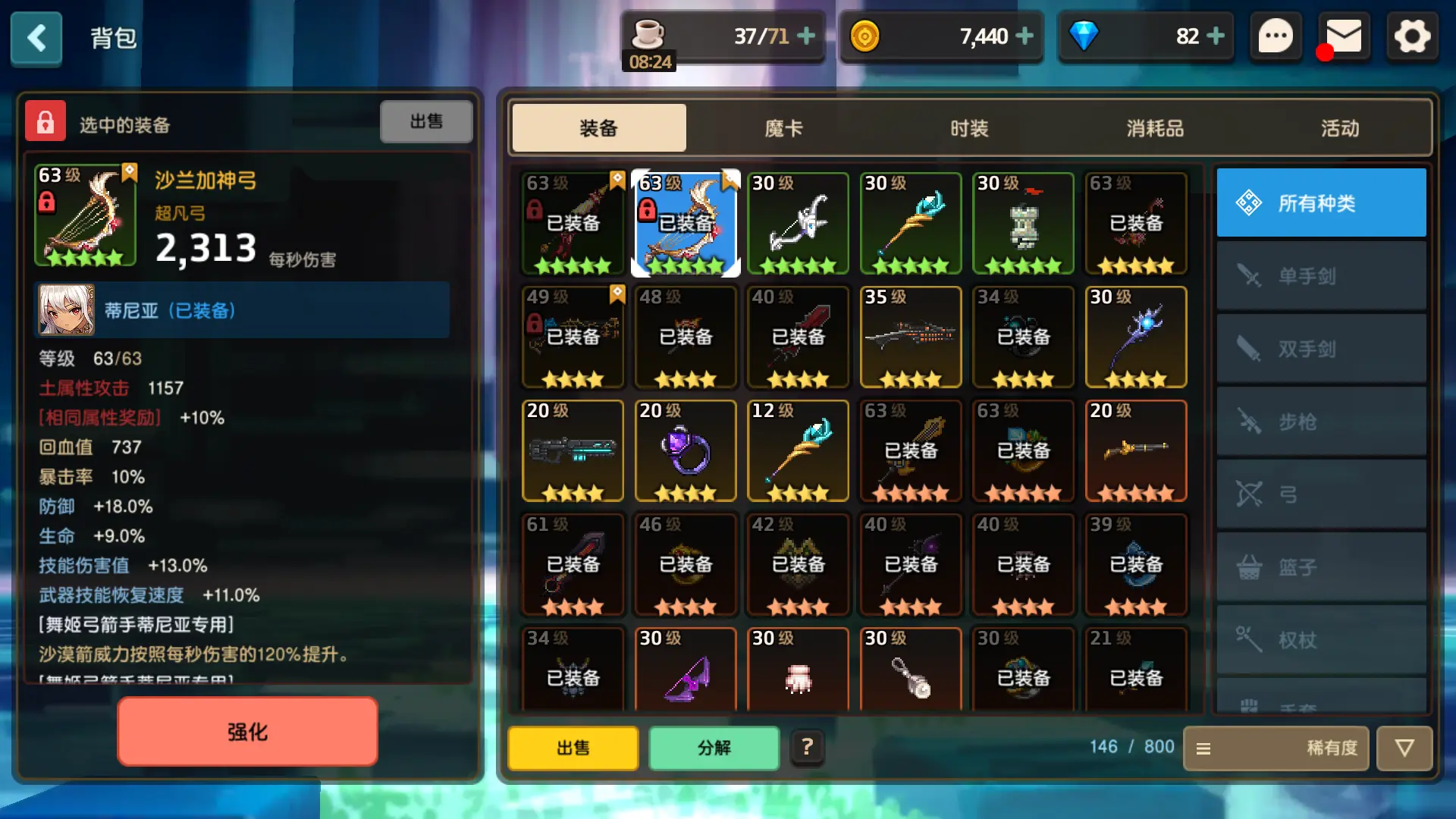Open the 消耗品 tab

pos(1154,128)
